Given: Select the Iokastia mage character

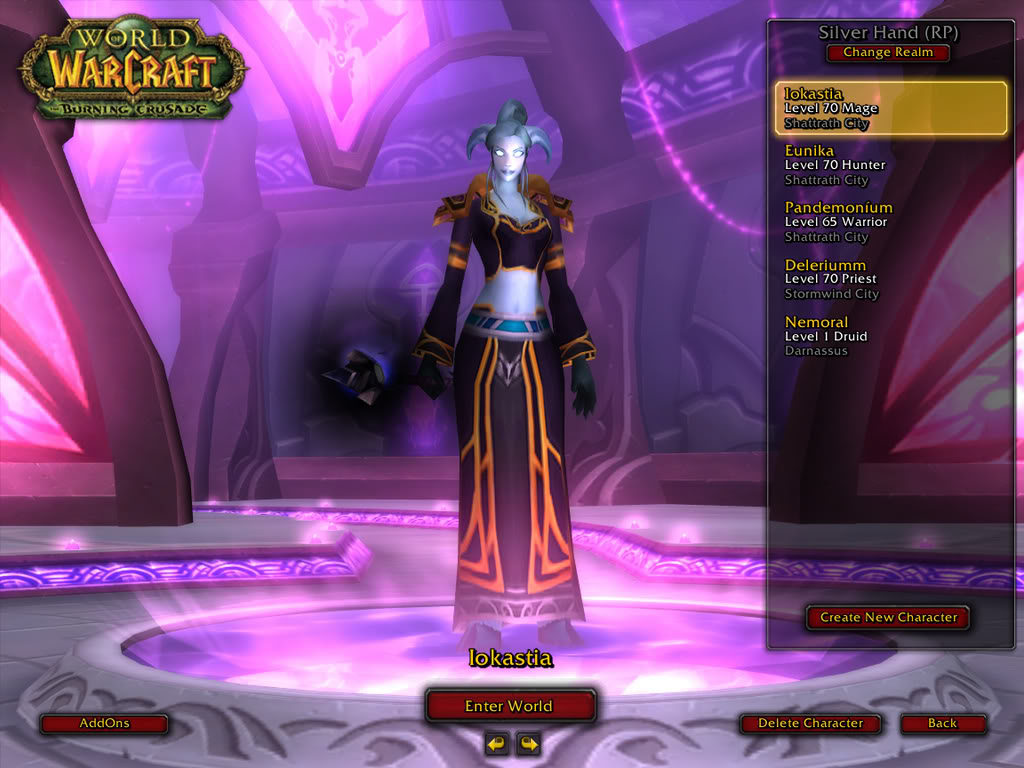Looking at the screenshot, I should click(x=890, y=108).
